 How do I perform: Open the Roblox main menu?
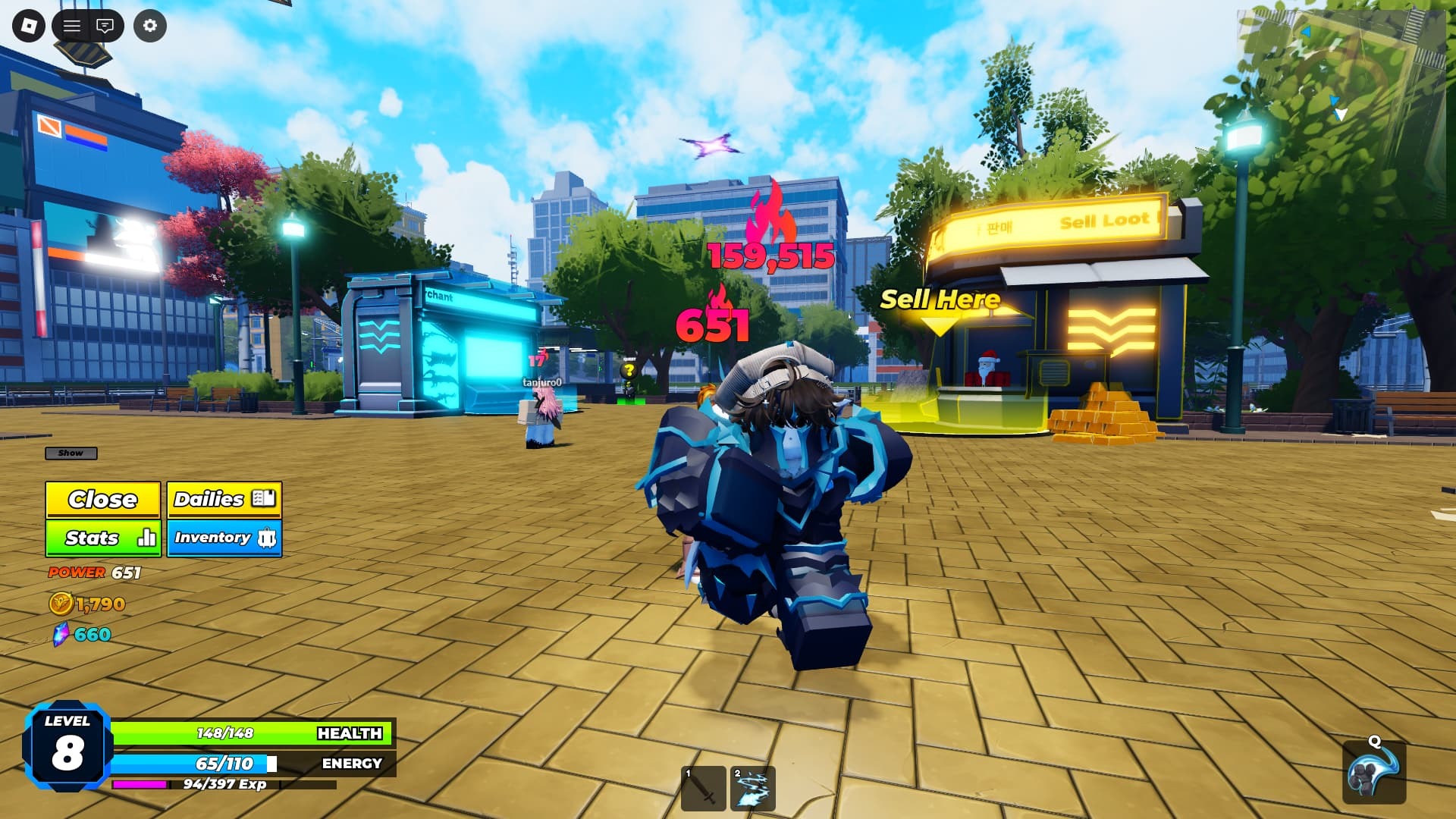point(29,27)
